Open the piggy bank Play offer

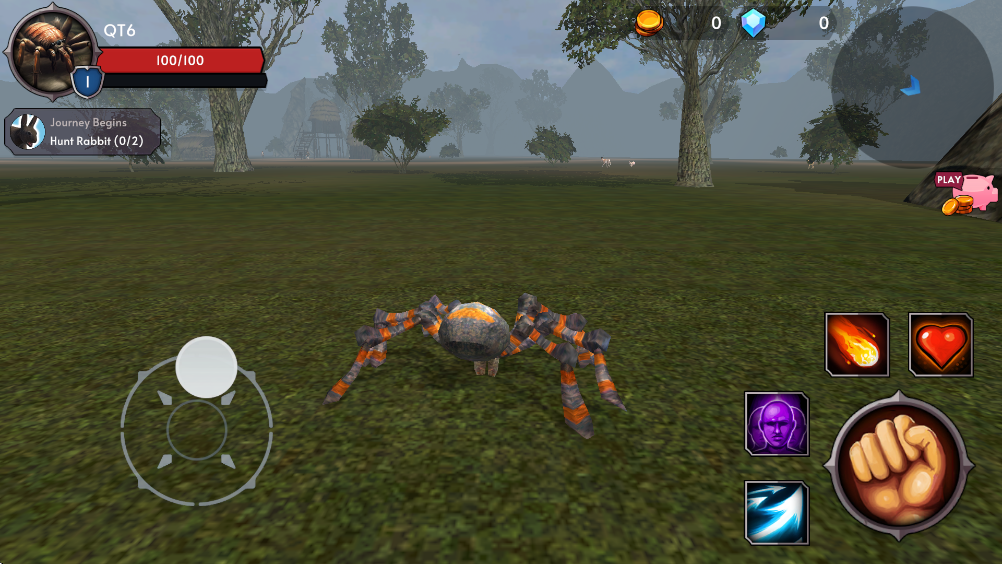[968, 193]
